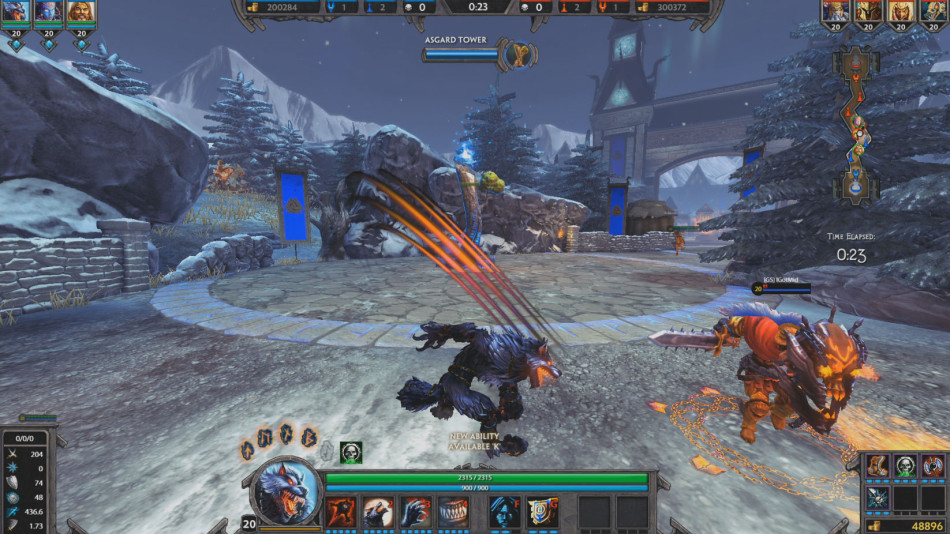Trigger the third ability showing a grasping claw

[415, 511]
